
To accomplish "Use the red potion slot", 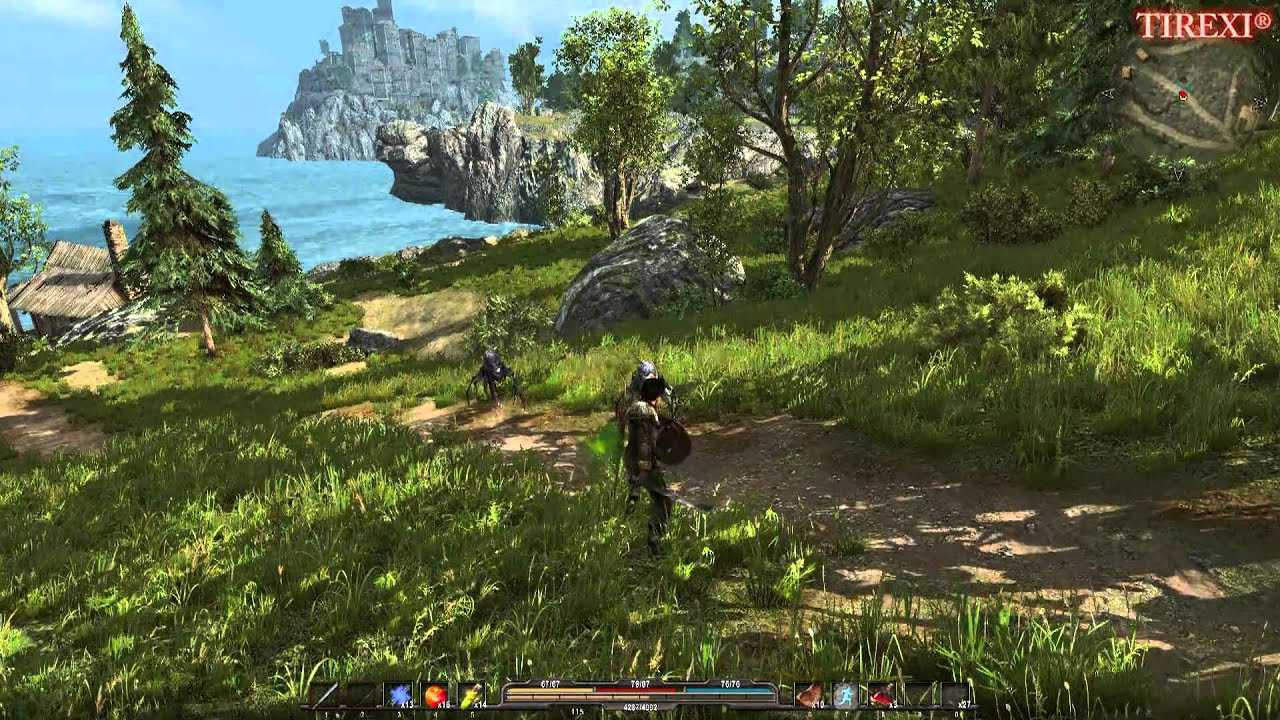I will point(881,695).
